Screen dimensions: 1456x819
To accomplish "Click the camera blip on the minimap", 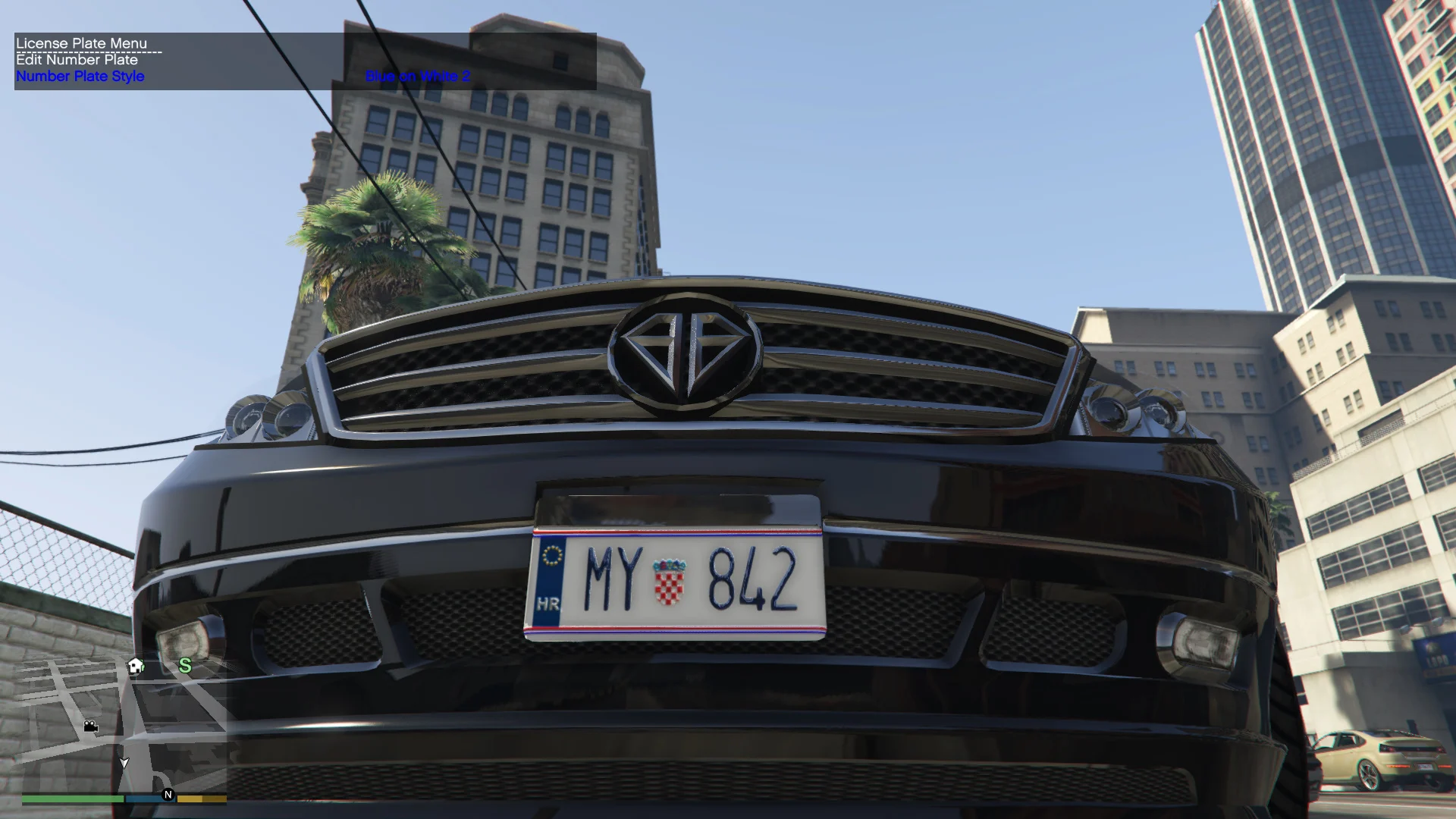I will point(91,726).
